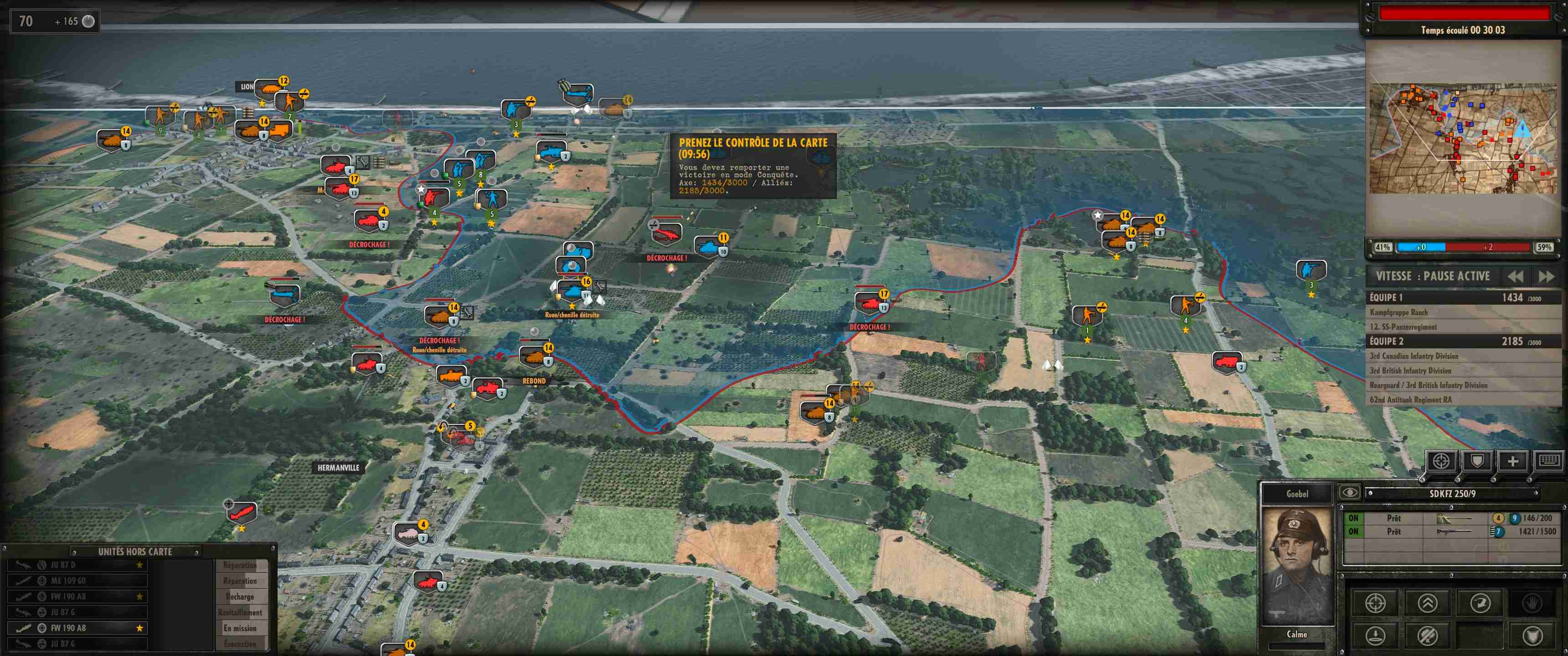The width and height of the screenshot is (1568, 656).
Task: Click the tactical minimap
Action: pyautogui.click(x=1463, y=139)
